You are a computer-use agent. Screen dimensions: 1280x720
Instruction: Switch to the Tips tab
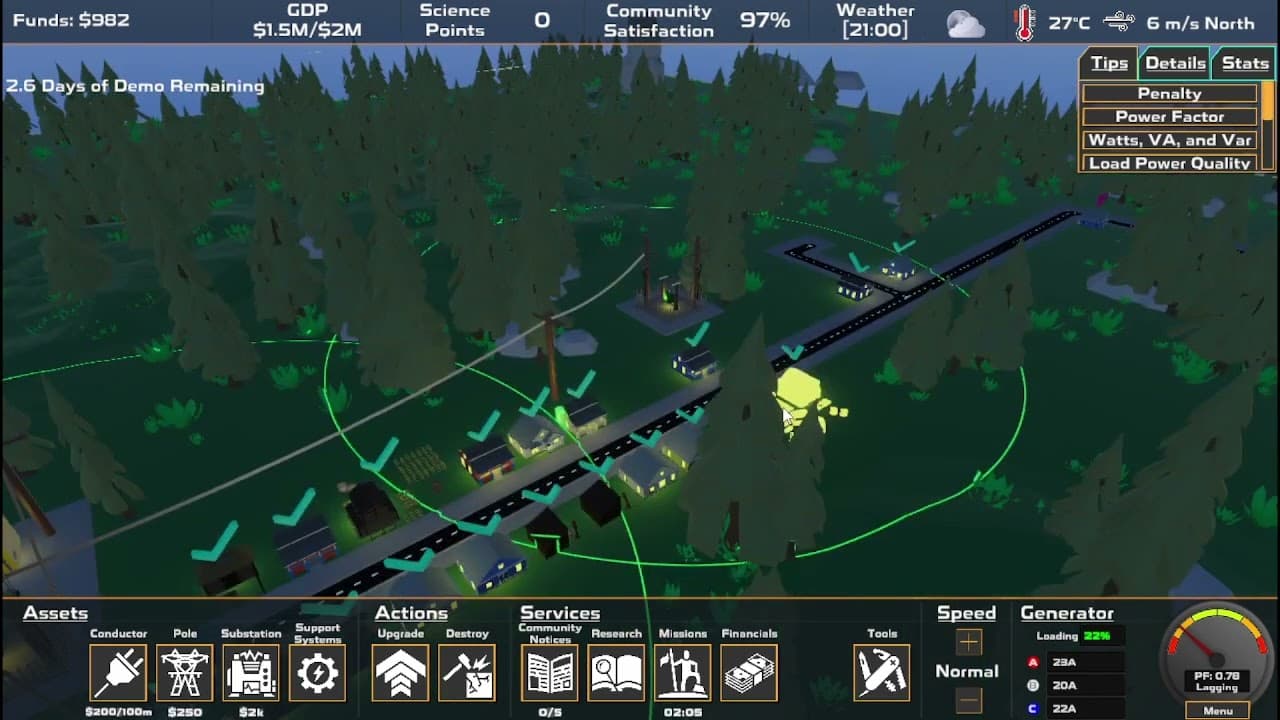[1109, 63]
